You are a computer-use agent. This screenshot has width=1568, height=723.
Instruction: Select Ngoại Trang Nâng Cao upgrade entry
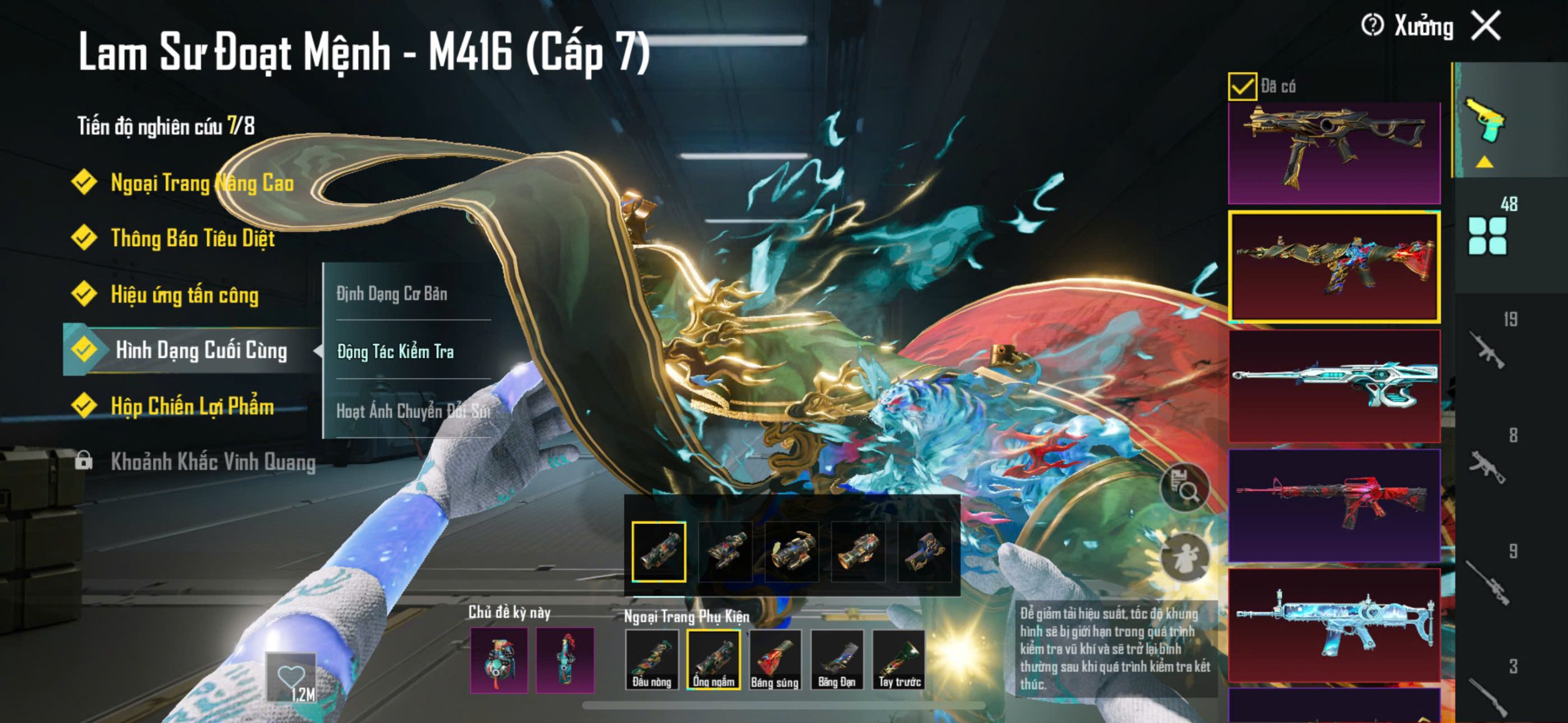point(202,183)
